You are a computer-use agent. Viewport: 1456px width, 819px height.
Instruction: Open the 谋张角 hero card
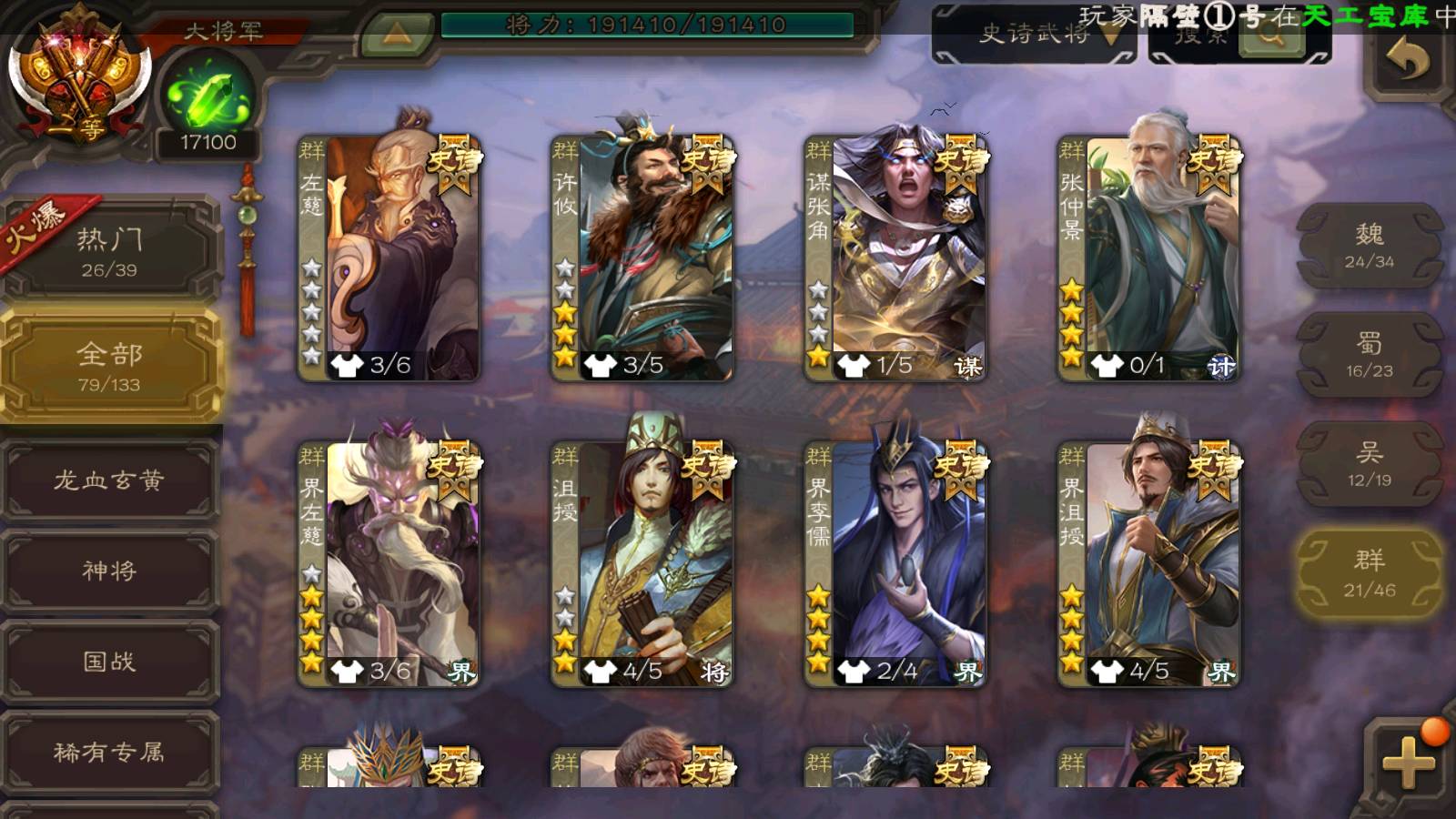tap(895, 258)
